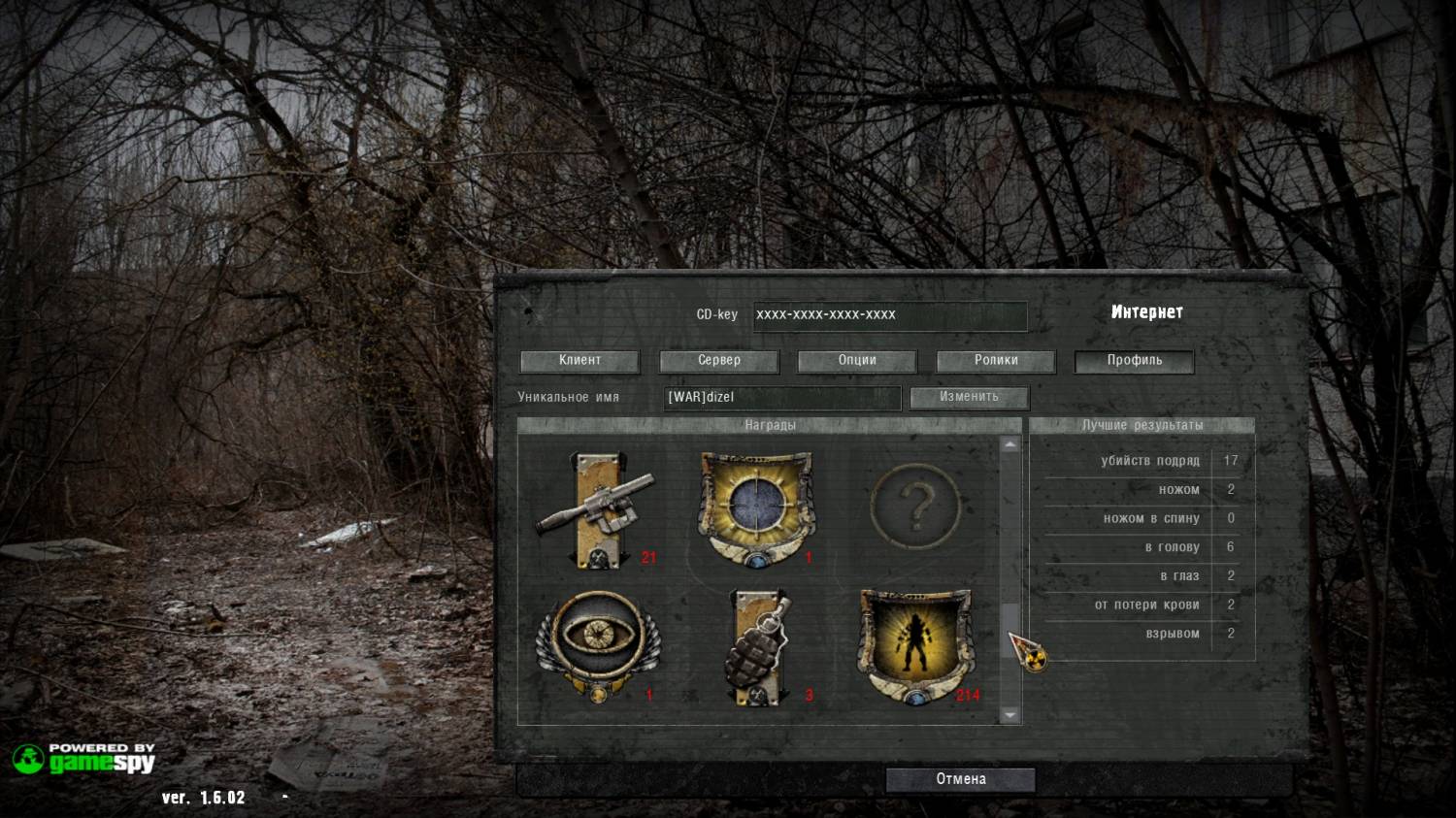
Task: Open the Сервер tab
Action: click(x=718, y=361)
